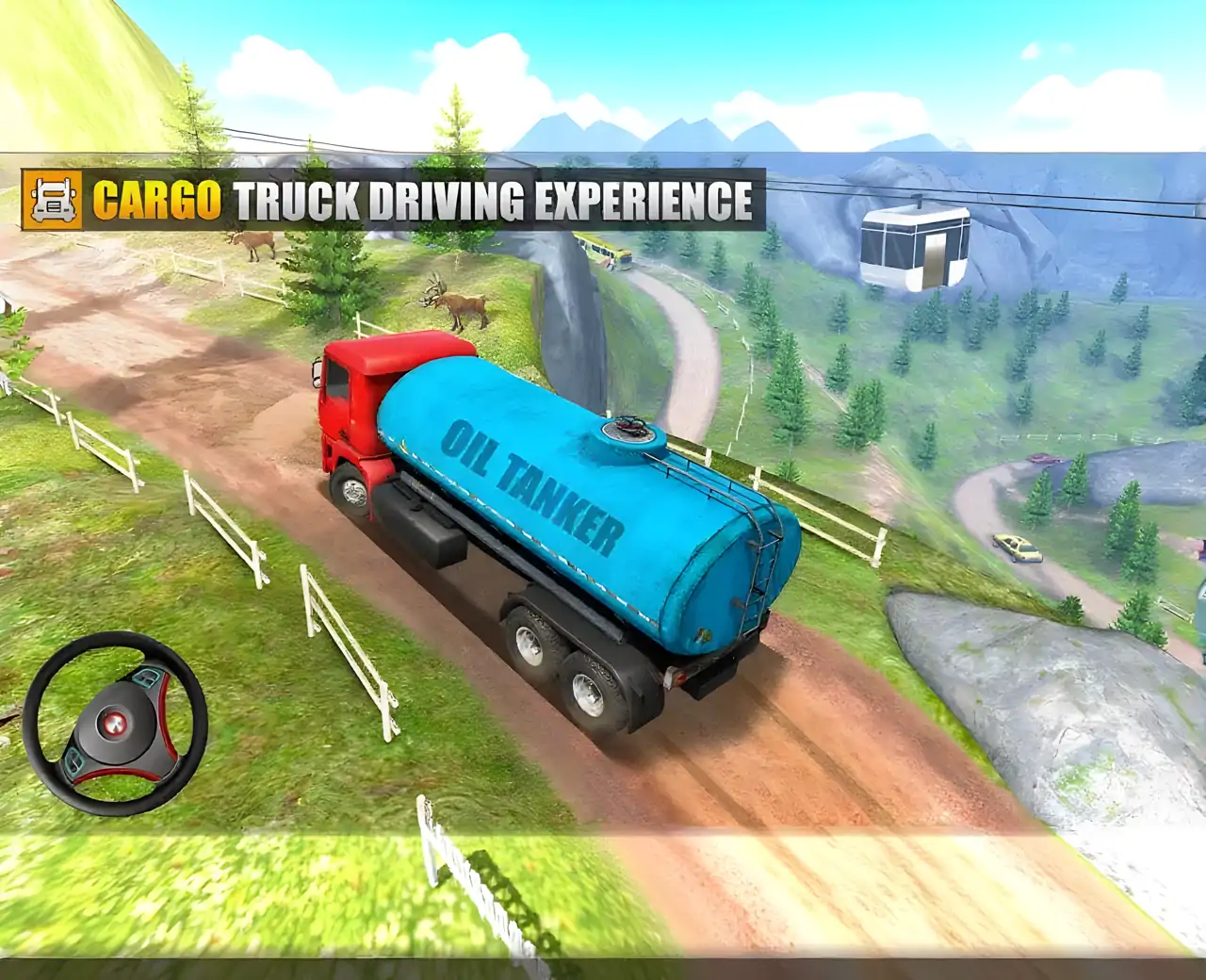The width and height of the screenshot is (1206, 980).
Task: Tap the steering wheel control
Action: [x=115, y=723]
